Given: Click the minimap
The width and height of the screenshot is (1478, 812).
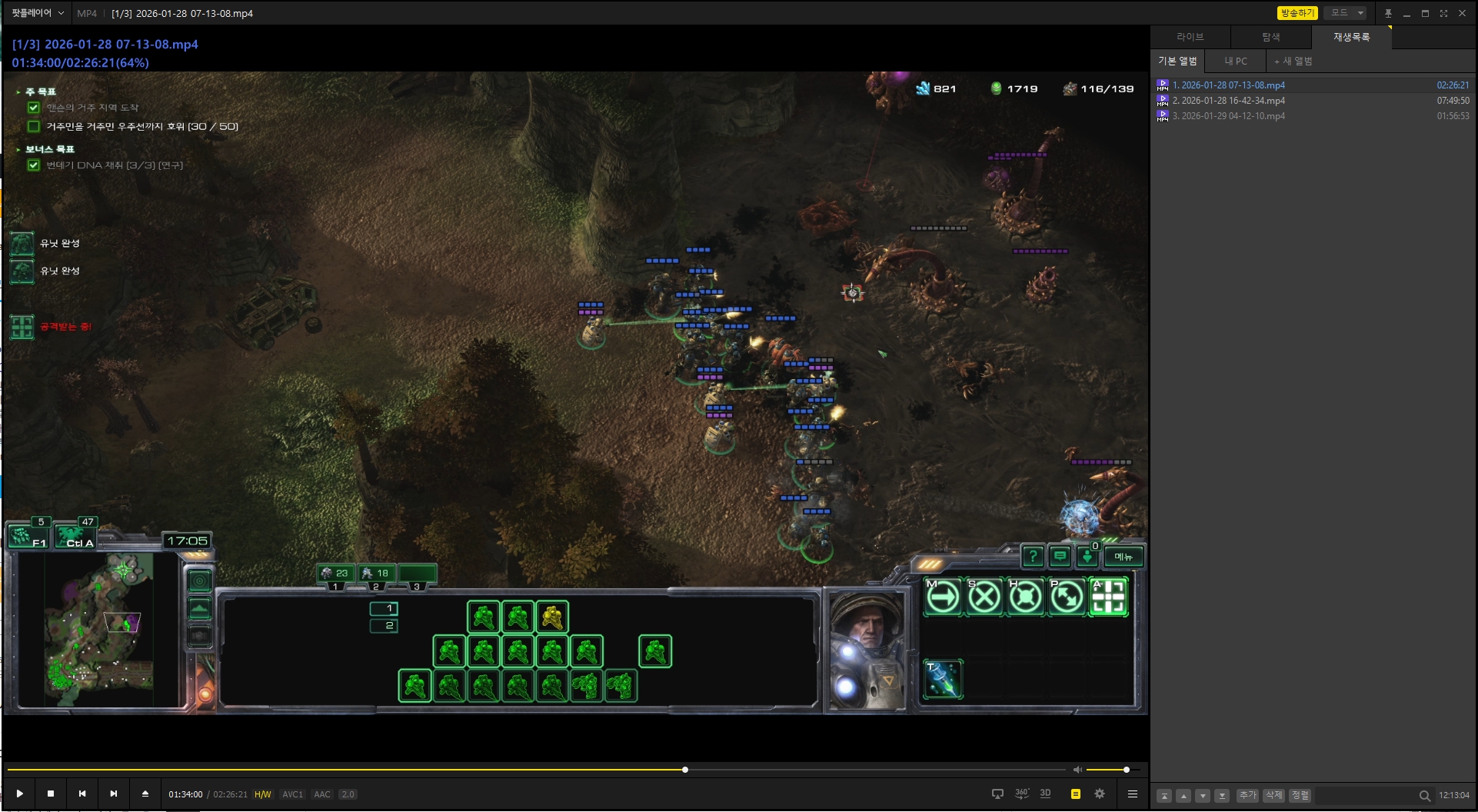Looking at the screenshot, I should click(x=100, y=629).
